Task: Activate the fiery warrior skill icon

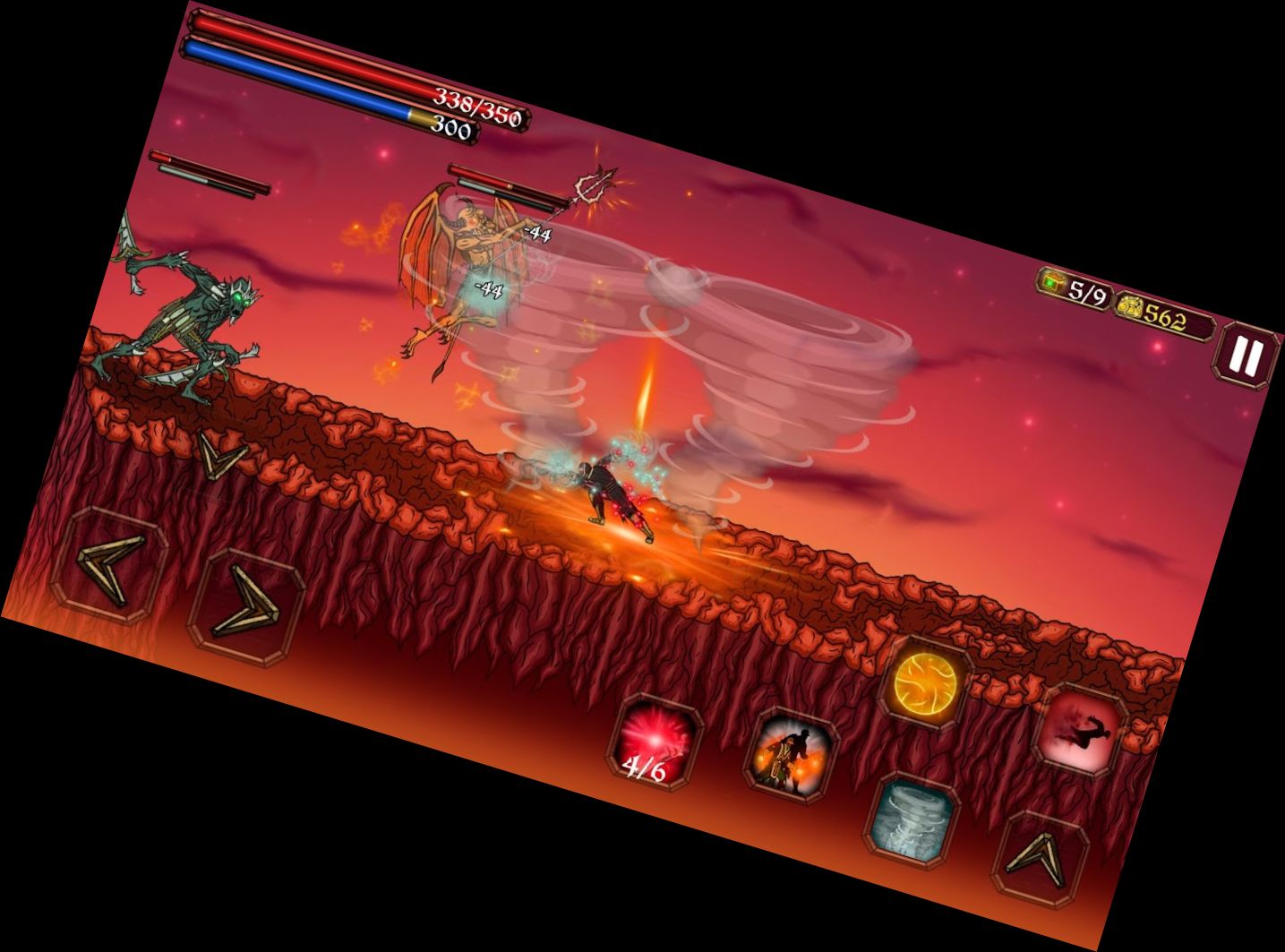Action: click(x=790, y=755)
